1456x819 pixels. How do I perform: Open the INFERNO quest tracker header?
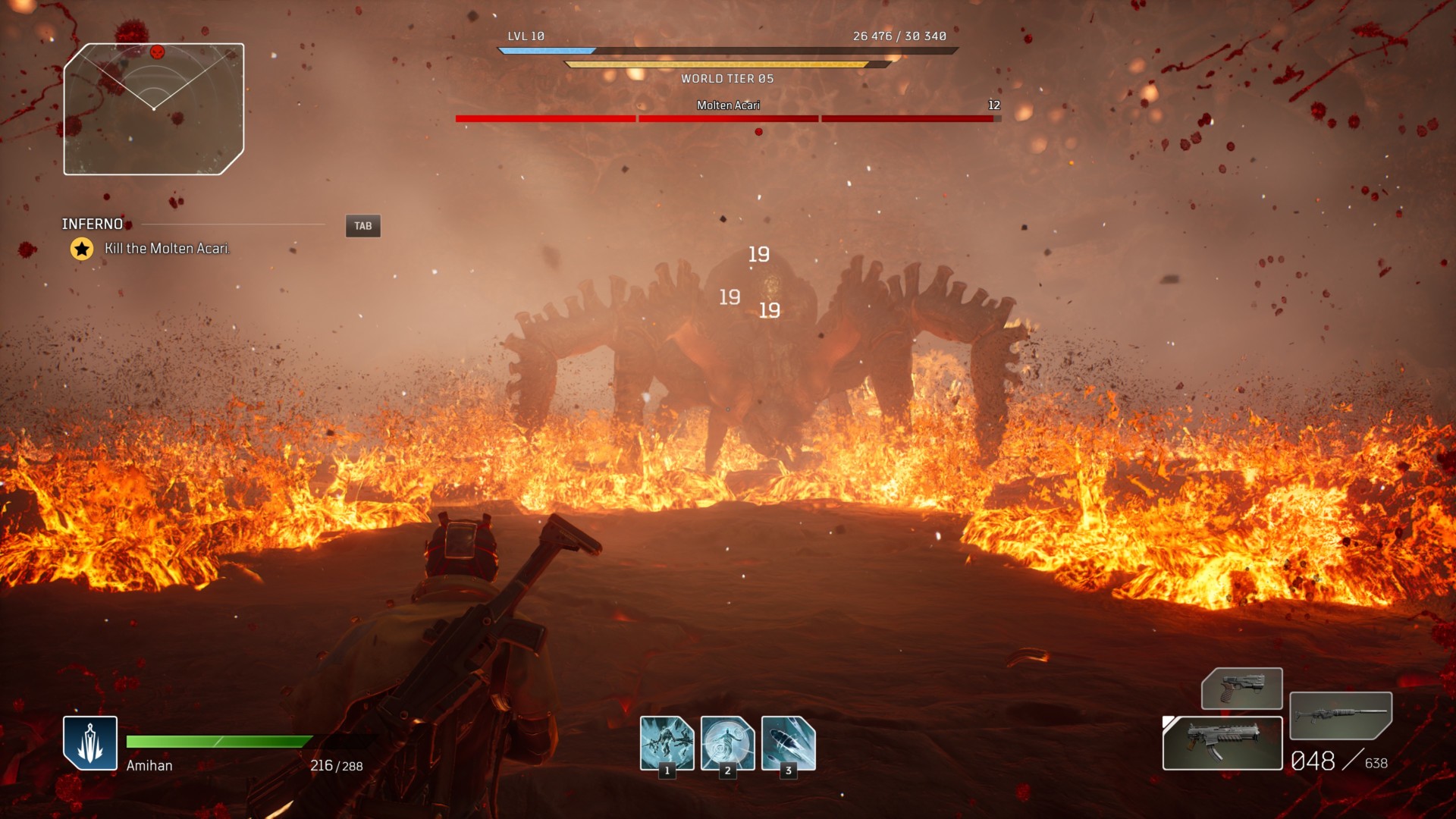(93, 224)
